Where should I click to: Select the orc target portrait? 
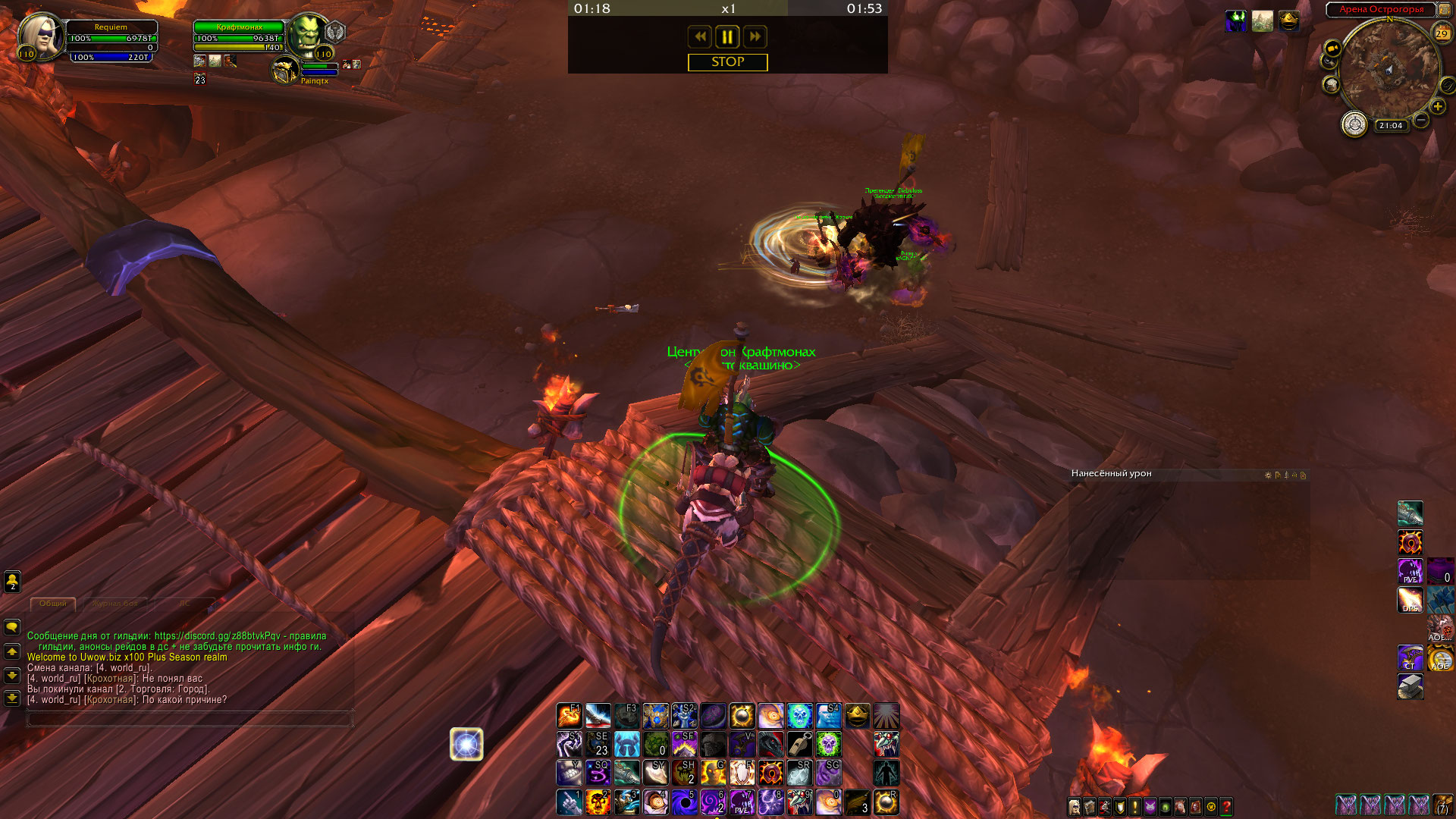coord(307,36)
